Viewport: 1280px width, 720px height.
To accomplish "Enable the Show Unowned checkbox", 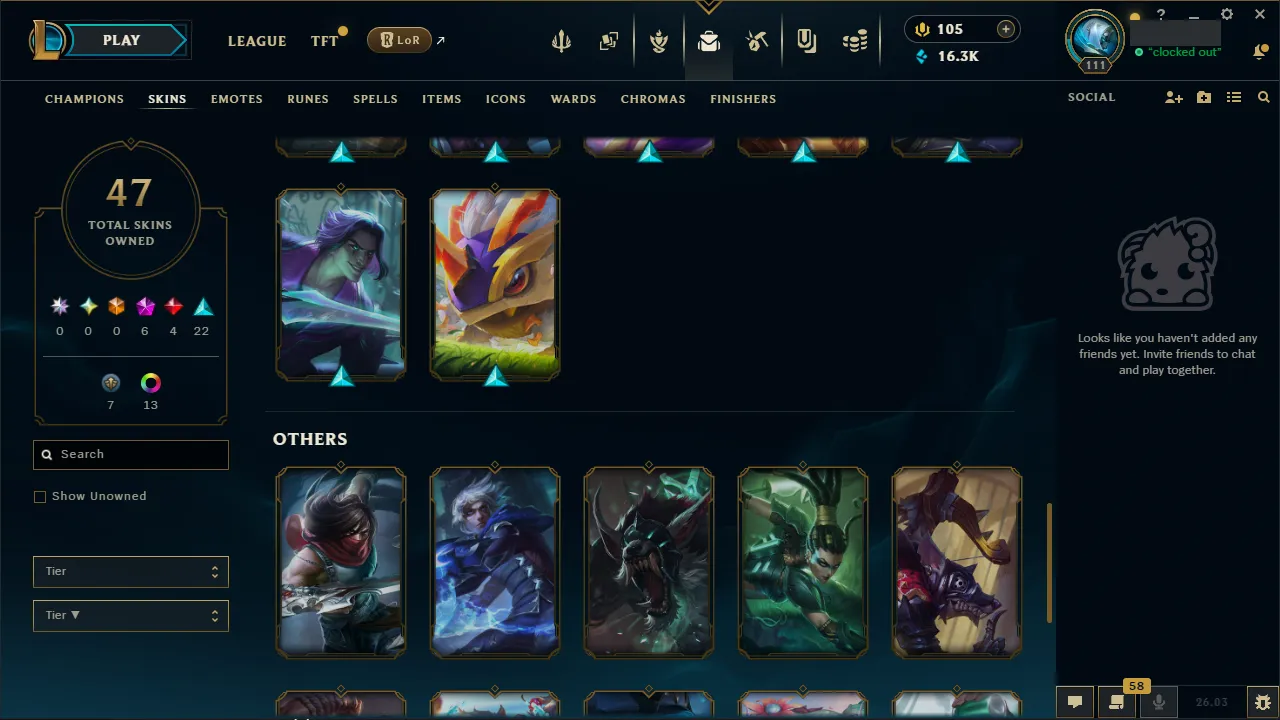I will point(40,496).
